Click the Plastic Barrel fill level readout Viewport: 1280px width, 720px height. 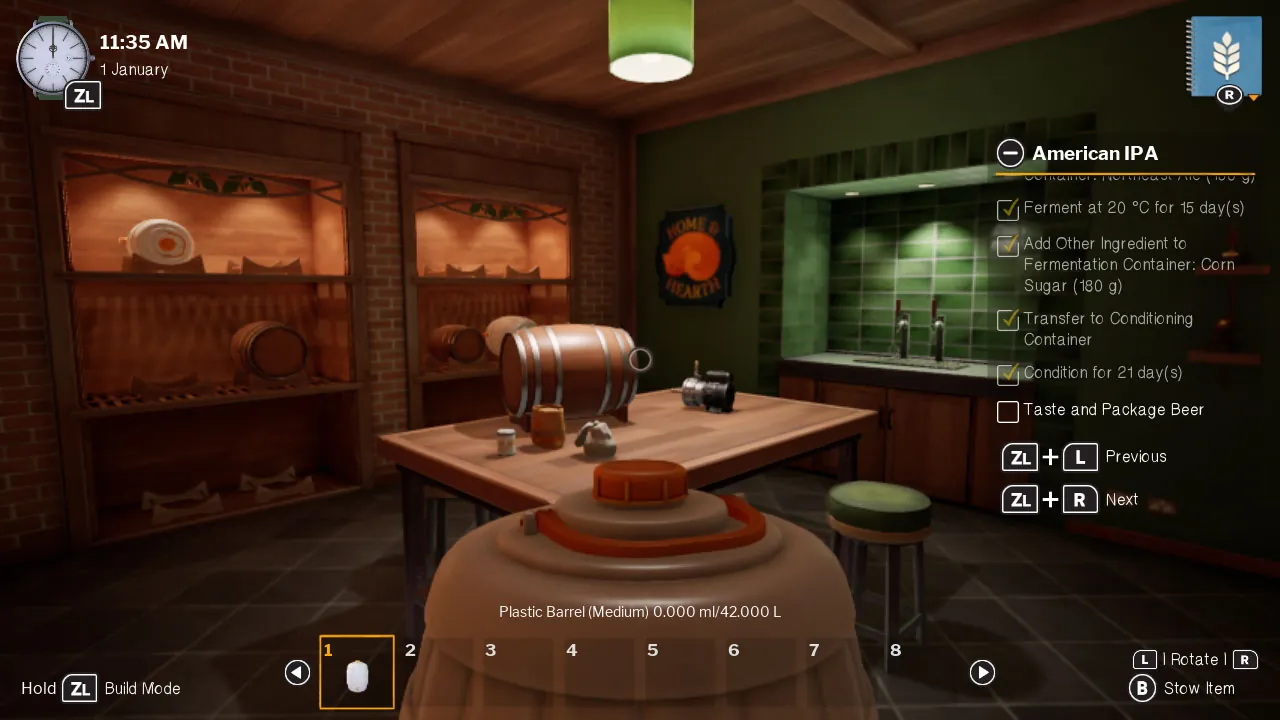click(x=639, y=611)
